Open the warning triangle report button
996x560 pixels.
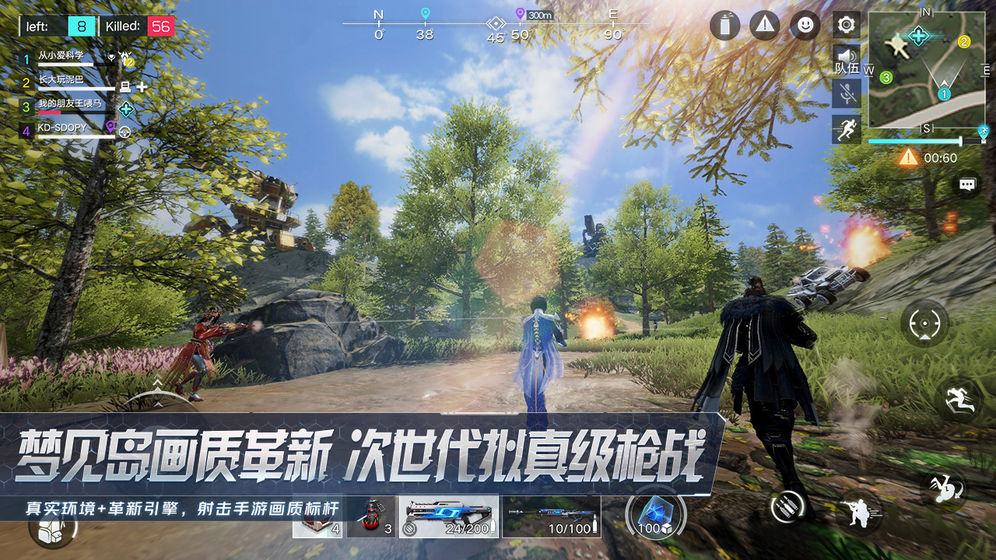click(x=765, y=25)
